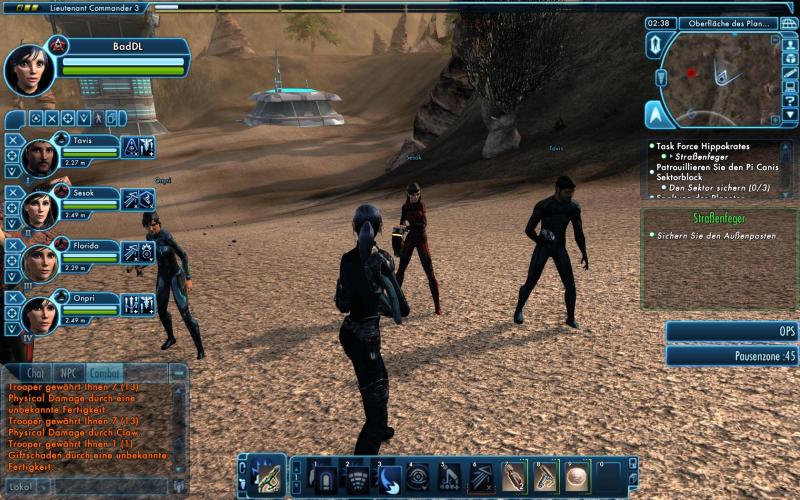This screenshot has height=500, width=800.
Task: Click the Starfleet arrow badge beside the minimap
Action: (x=655, y=113)
